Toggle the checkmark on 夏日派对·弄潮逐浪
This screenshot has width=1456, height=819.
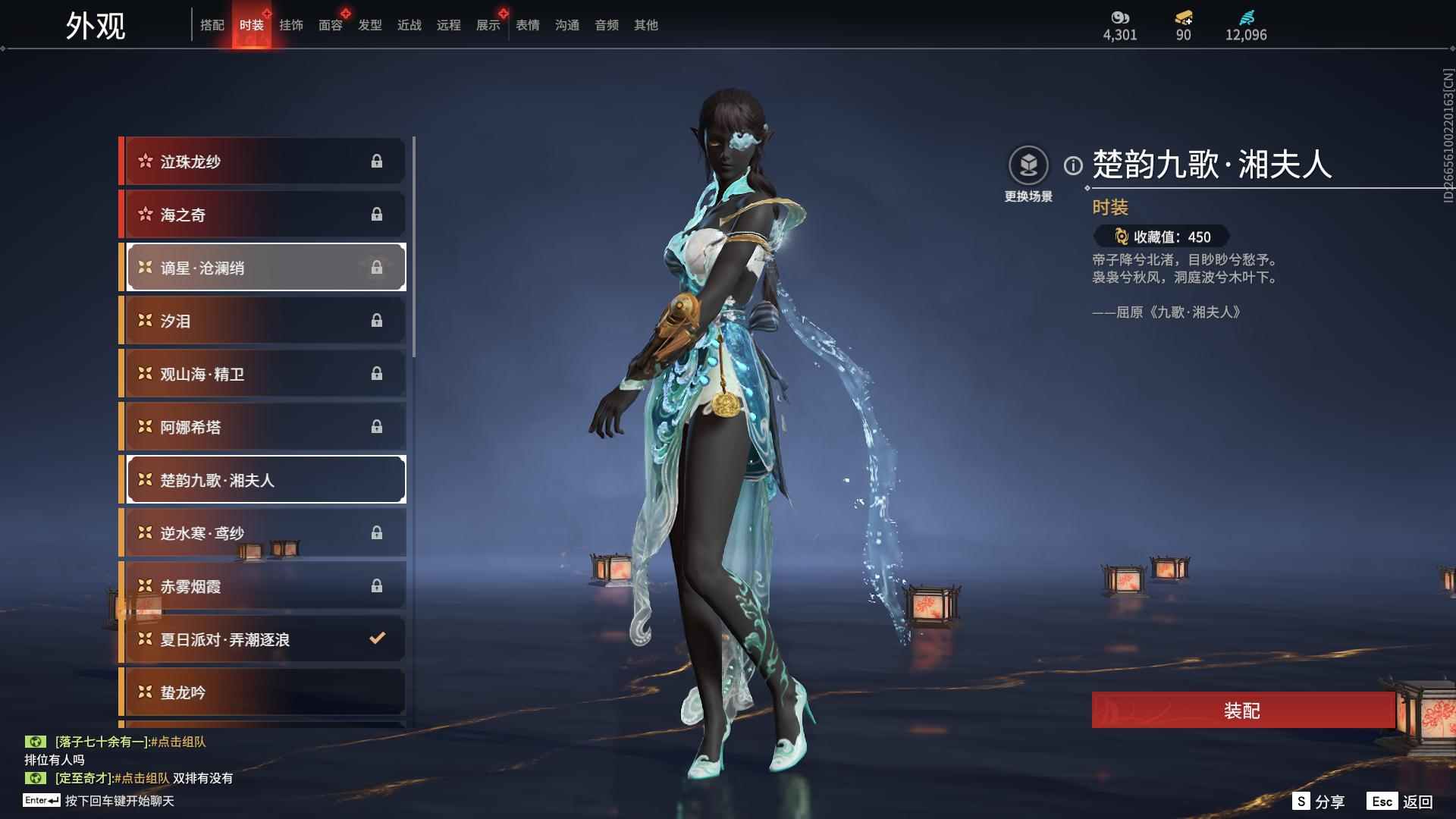pyautogui.click(x=377, y=639)
